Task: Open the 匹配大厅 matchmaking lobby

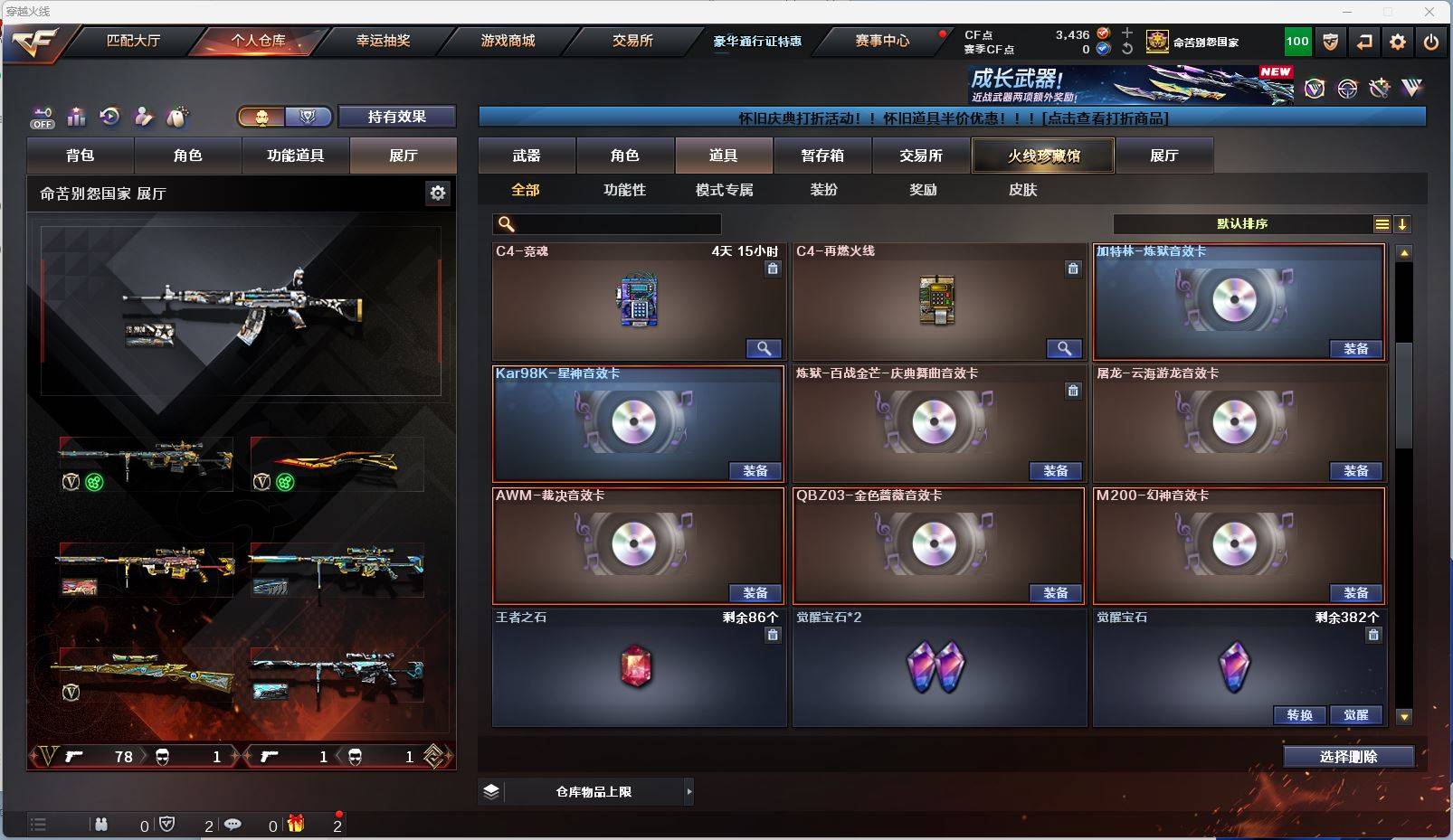Action: click(133, 41)
